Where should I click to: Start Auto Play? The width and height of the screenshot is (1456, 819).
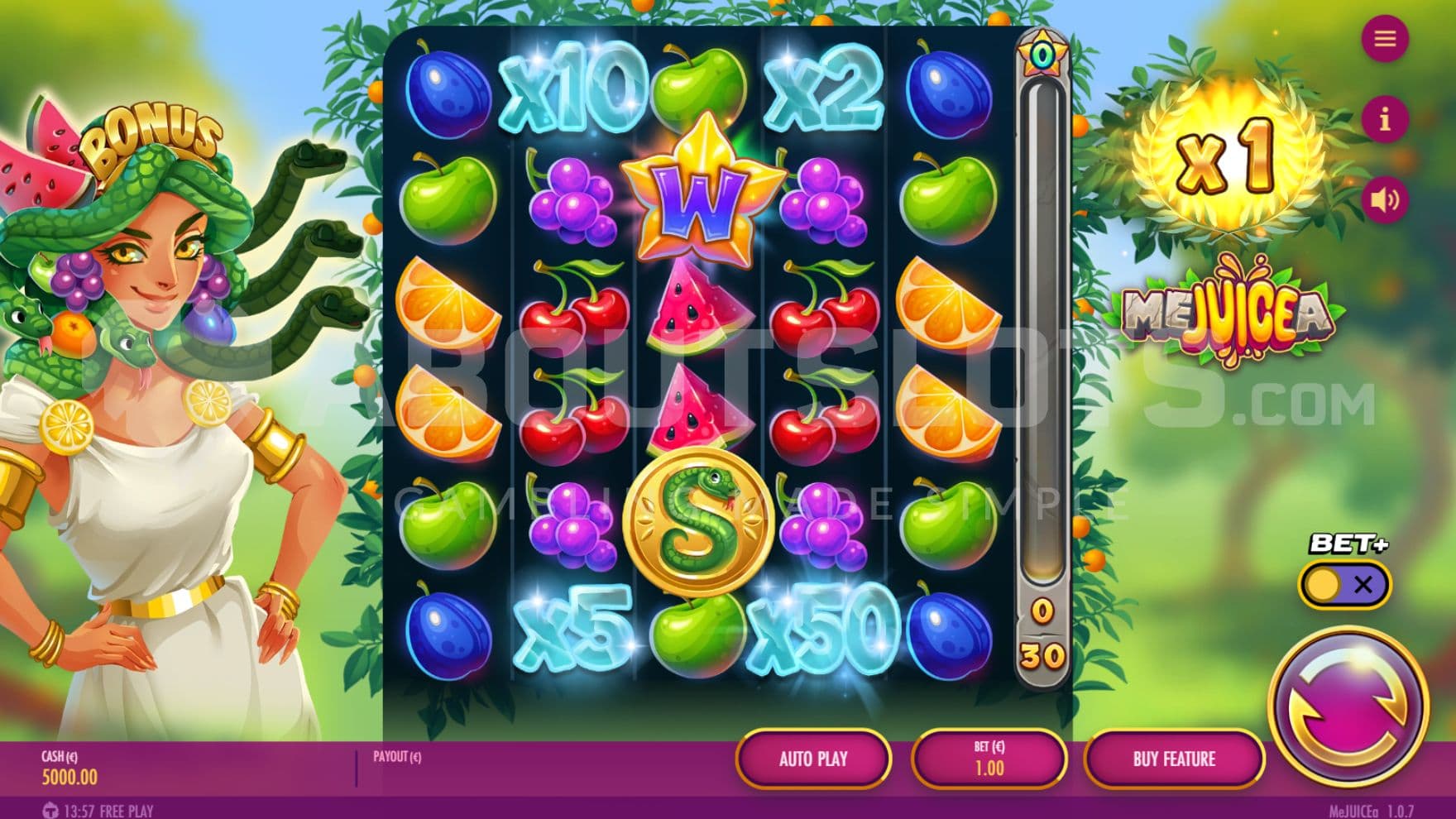812,759
